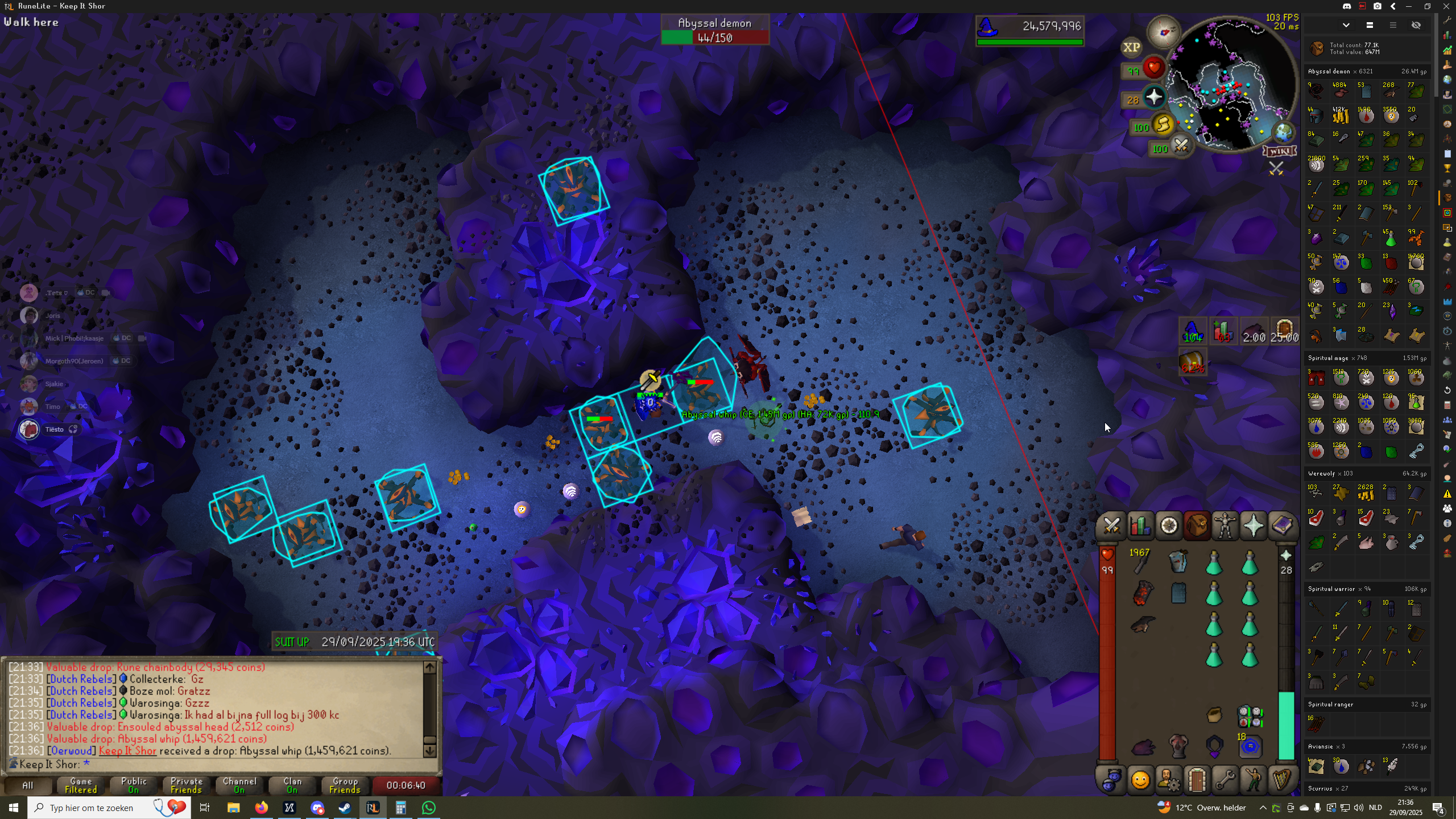Open the Combat Options tab
The width and height of the screenshot is (1456, 819).
pyautogui.click(x=1111, y=526)
